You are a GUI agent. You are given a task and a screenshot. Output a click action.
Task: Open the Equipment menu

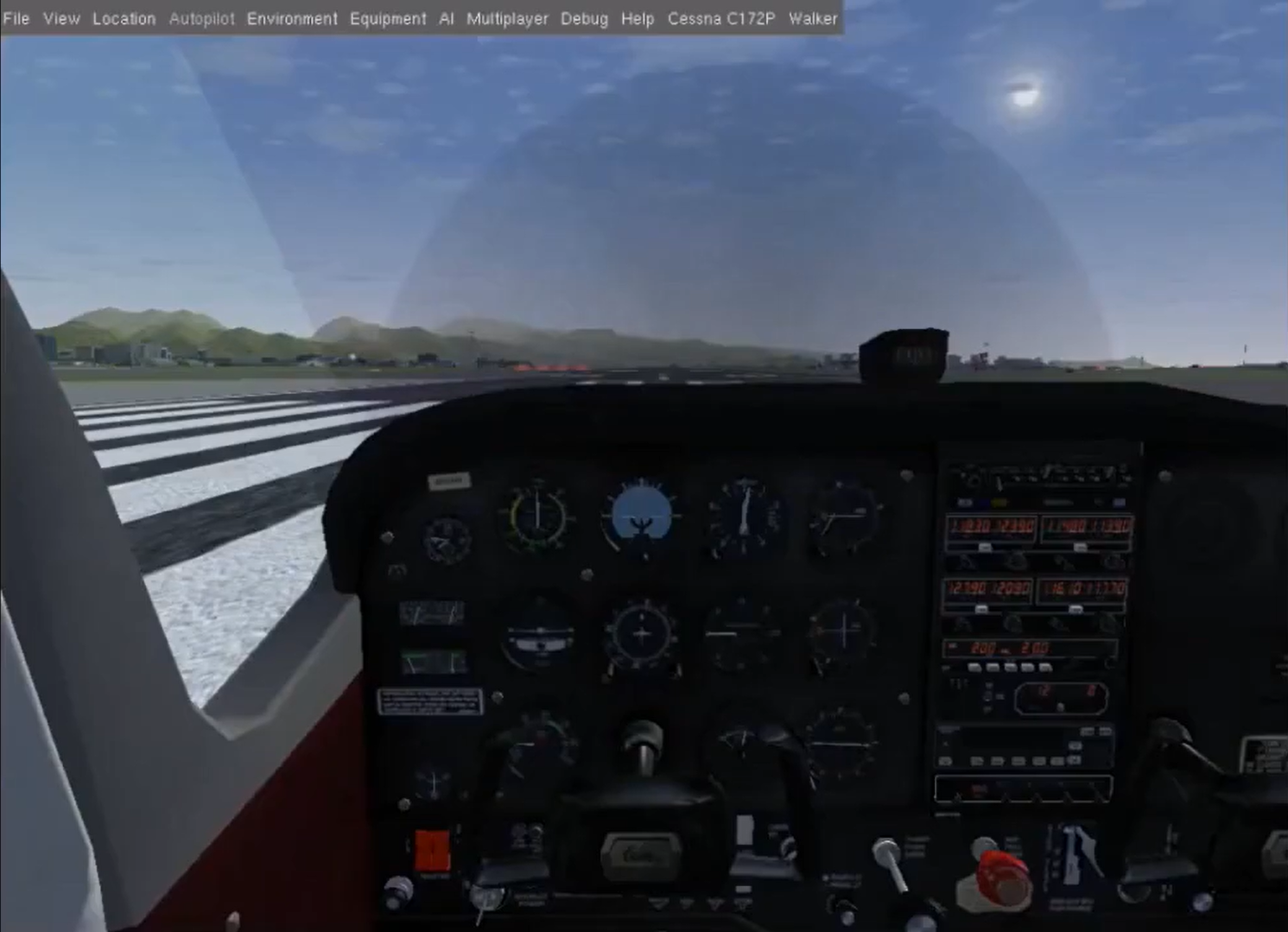pyautogui.click(x=388, y=18)
